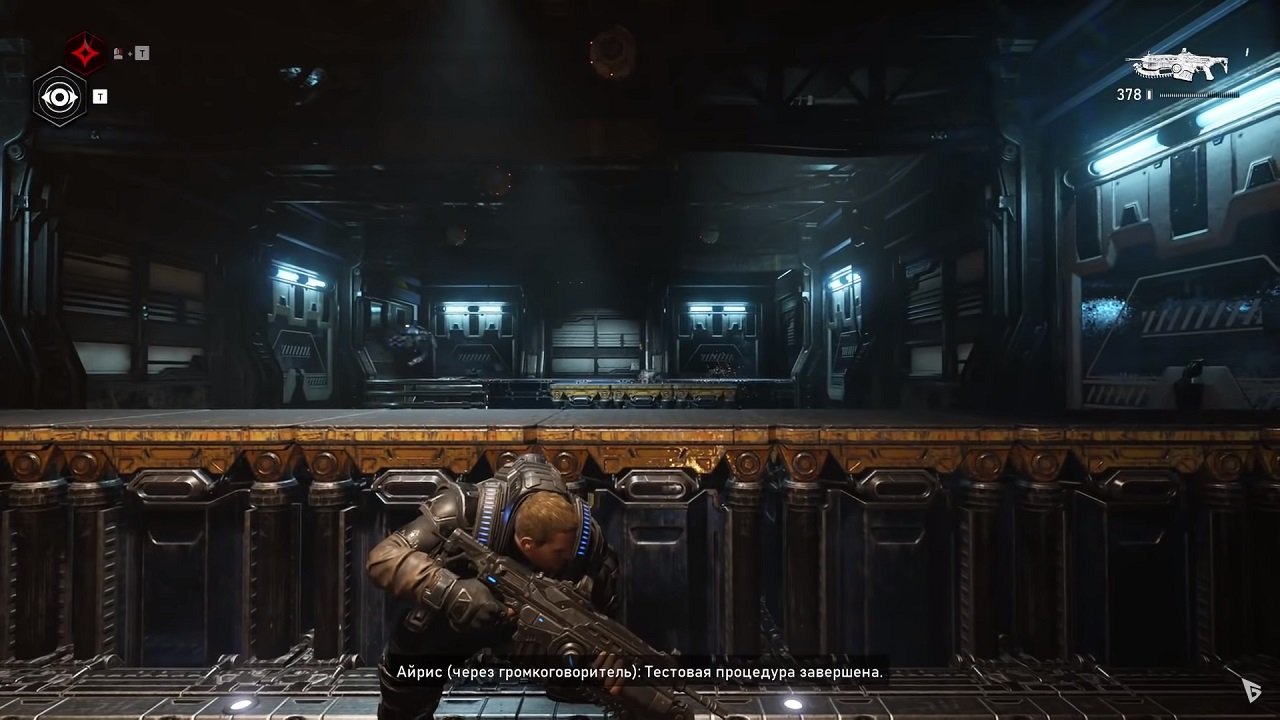1280x720 pixels.
Task: Select the subtitle bar at screen bottom
Action: click(640, 672)
